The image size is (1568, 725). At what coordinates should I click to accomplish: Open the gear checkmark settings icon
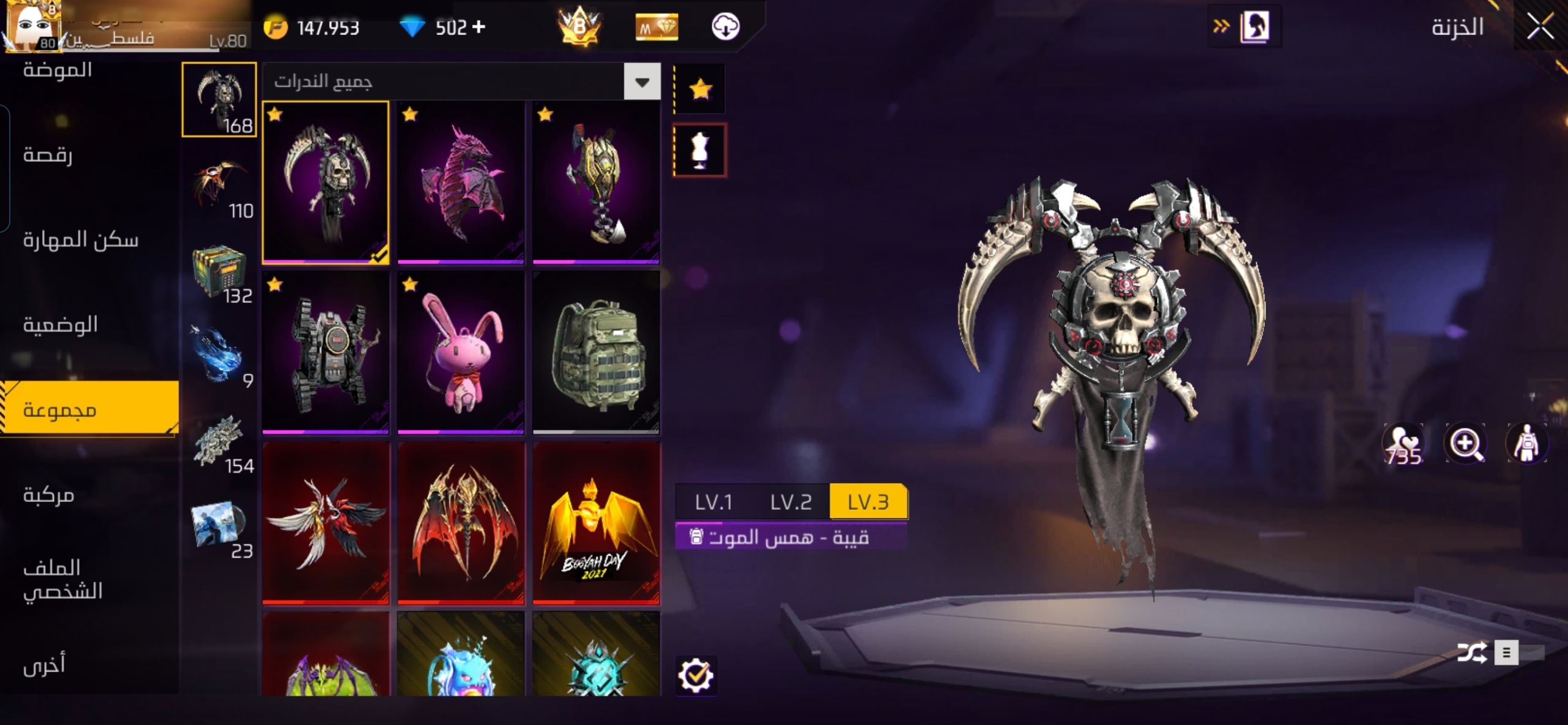point(695,675)
